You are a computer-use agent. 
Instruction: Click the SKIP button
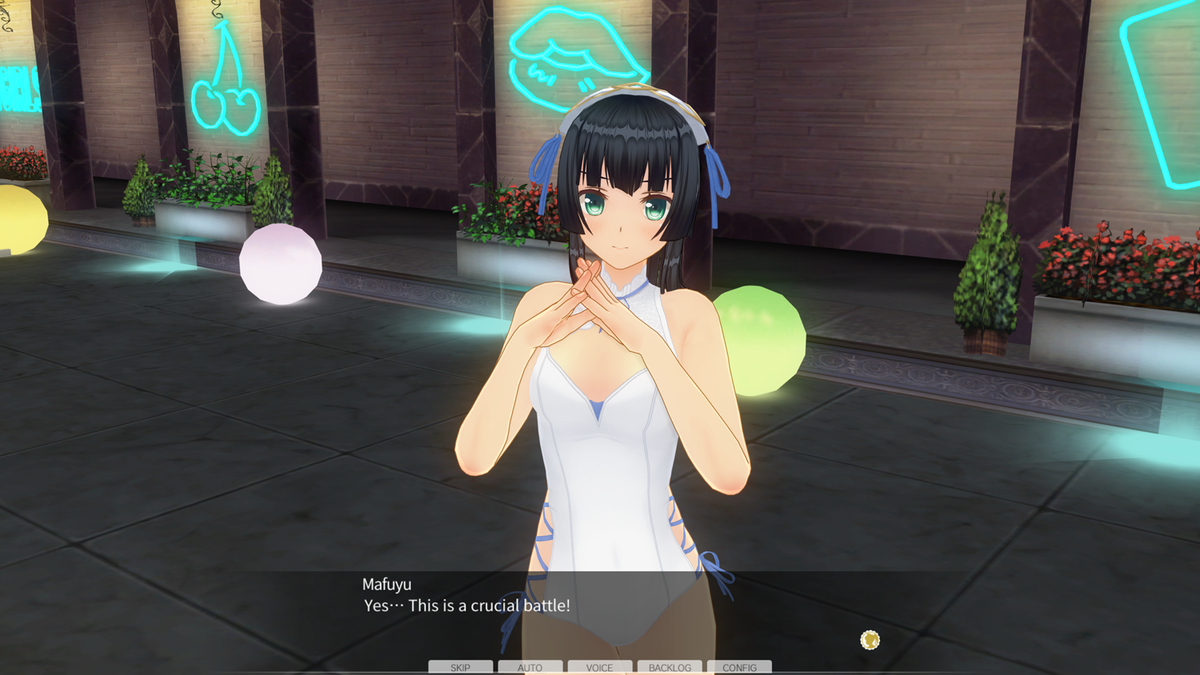click(461, 667)
